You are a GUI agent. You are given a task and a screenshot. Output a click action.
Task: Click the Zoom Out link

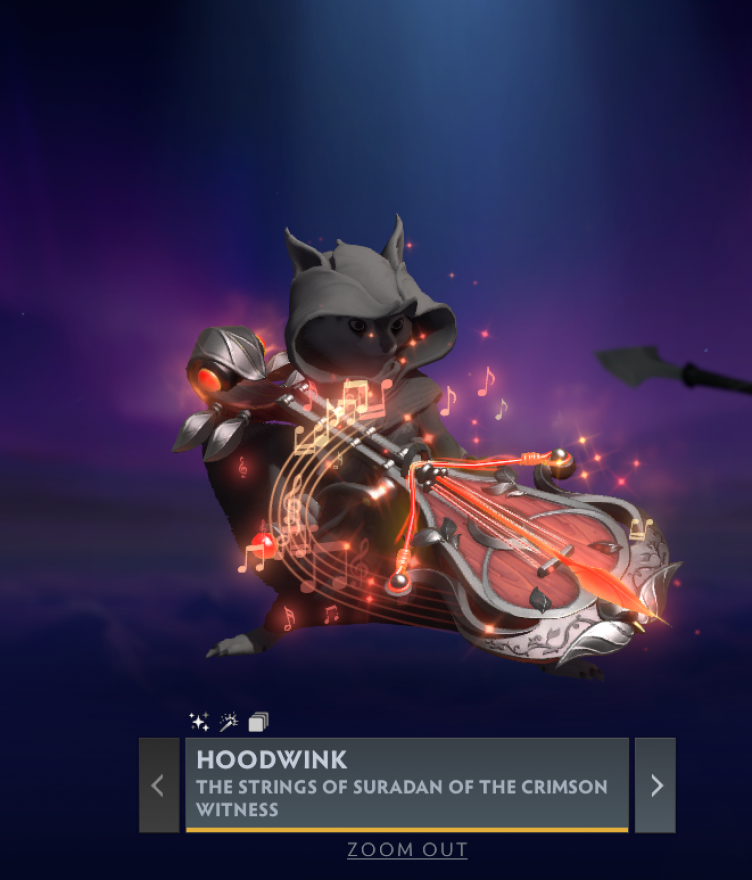tap(407, 850)
